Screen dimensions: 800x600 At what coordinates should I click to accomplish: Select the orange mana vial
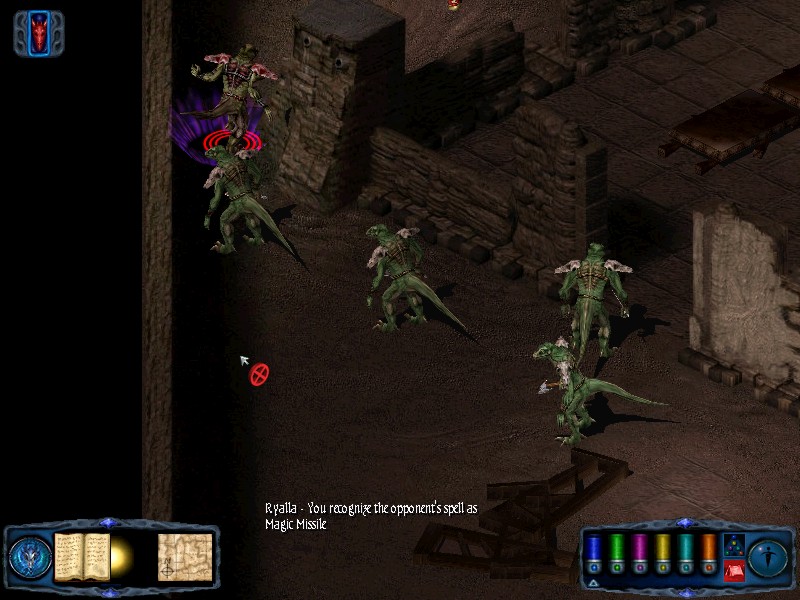click(708, 552)
